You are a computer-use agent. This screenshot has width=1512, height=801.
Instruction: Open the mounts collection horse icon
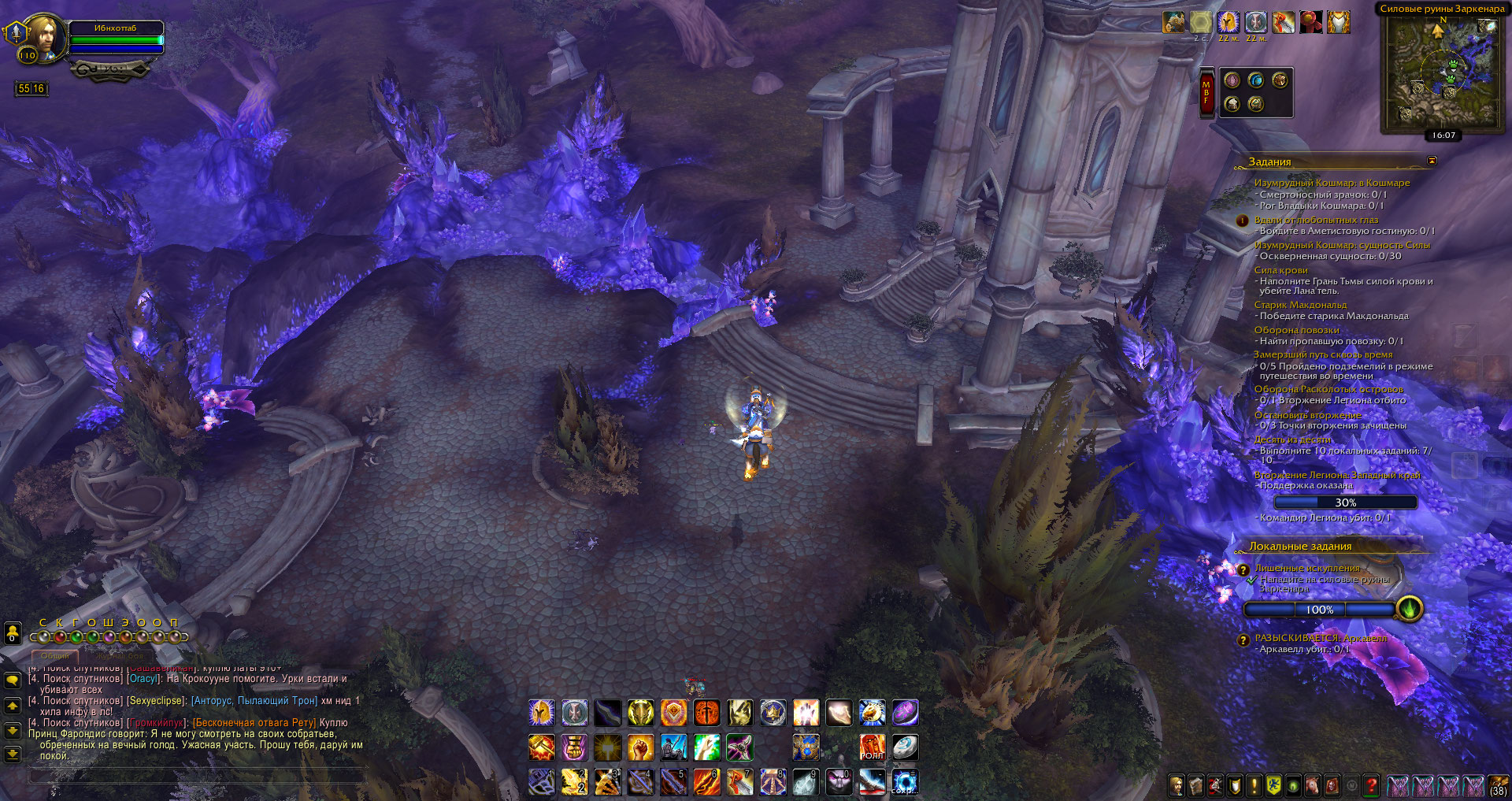pos(1312,785)
